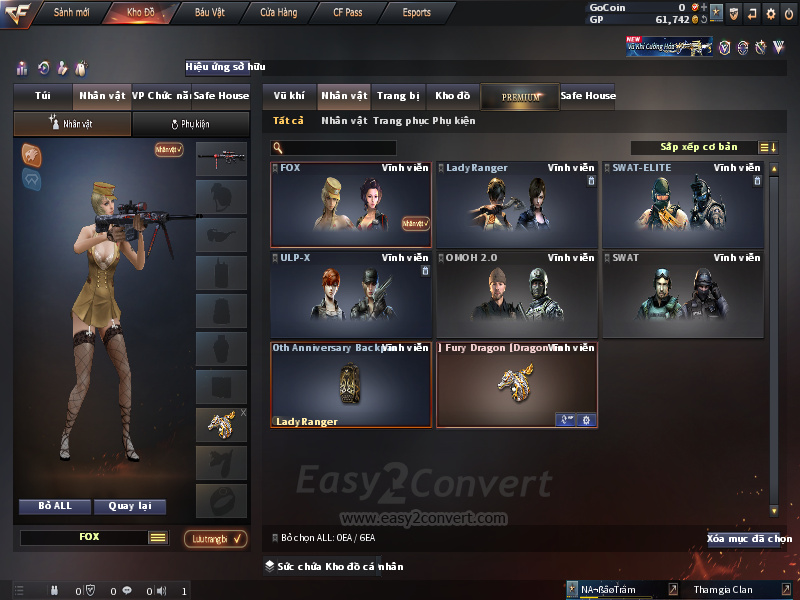The width and height of the screenshot is (800, 600).
Task: Open the Cửa Hàng shop tab
Action: click(278, 12)
